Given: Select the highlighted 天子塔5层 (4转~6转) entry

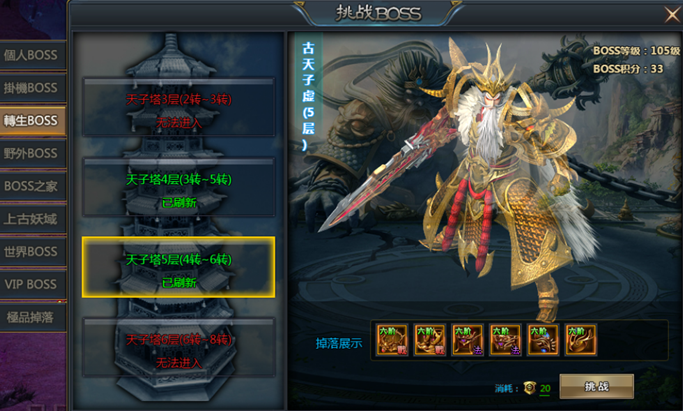Looking at the screenshot, I should tap(178, 267).
